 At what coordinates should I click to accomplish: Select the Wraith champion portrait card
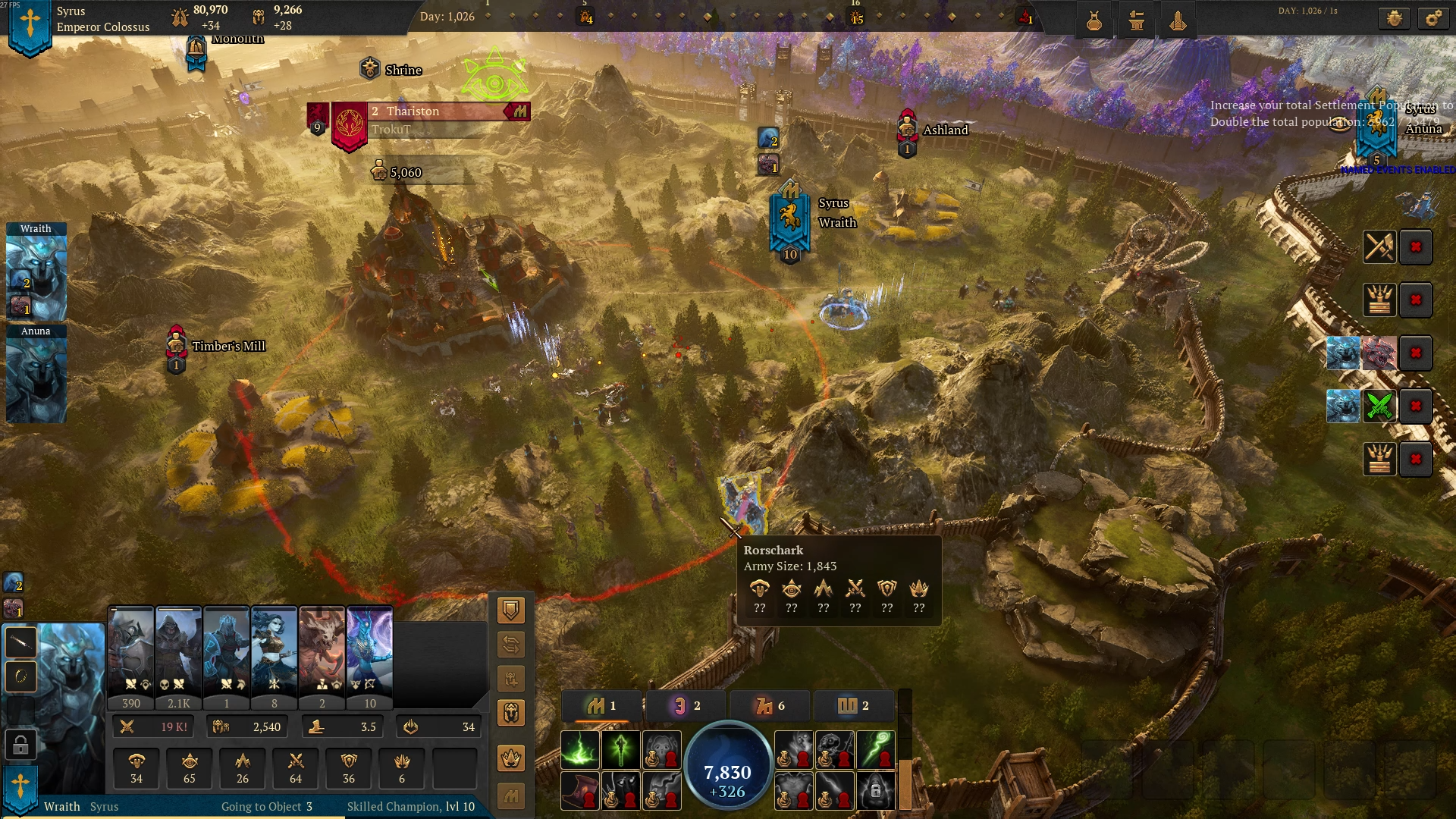point(36,271)
